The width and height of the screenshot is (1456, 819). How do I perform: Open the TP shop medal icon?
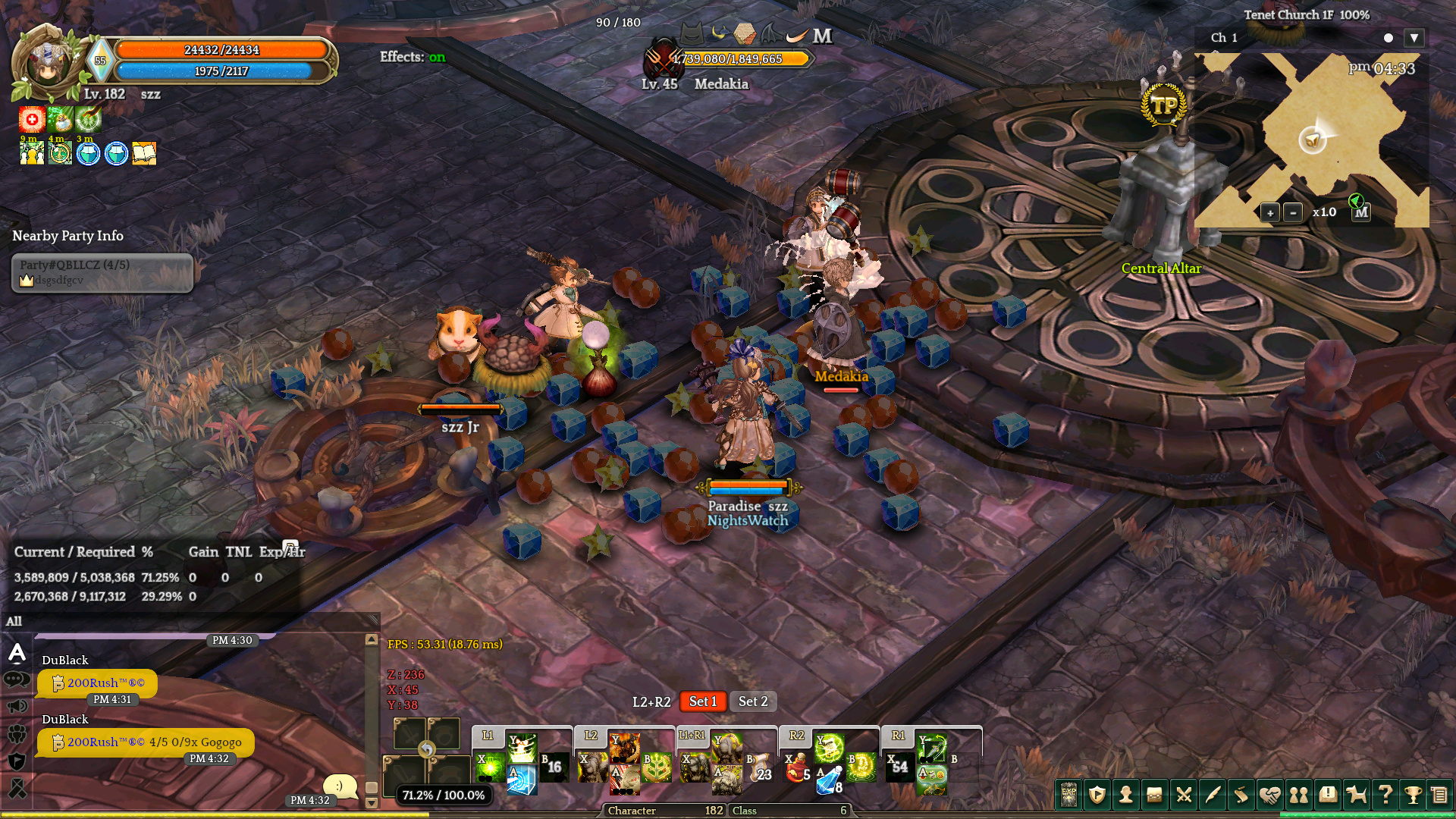[x=1163, y=105]
